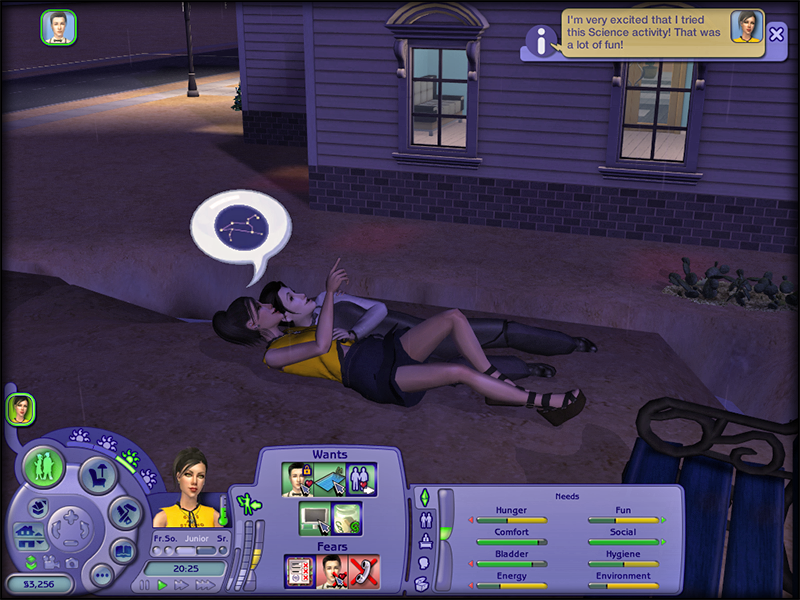Open the Needs tab with the green plumbob
This screenshot has height=600, width=800.
423,497
